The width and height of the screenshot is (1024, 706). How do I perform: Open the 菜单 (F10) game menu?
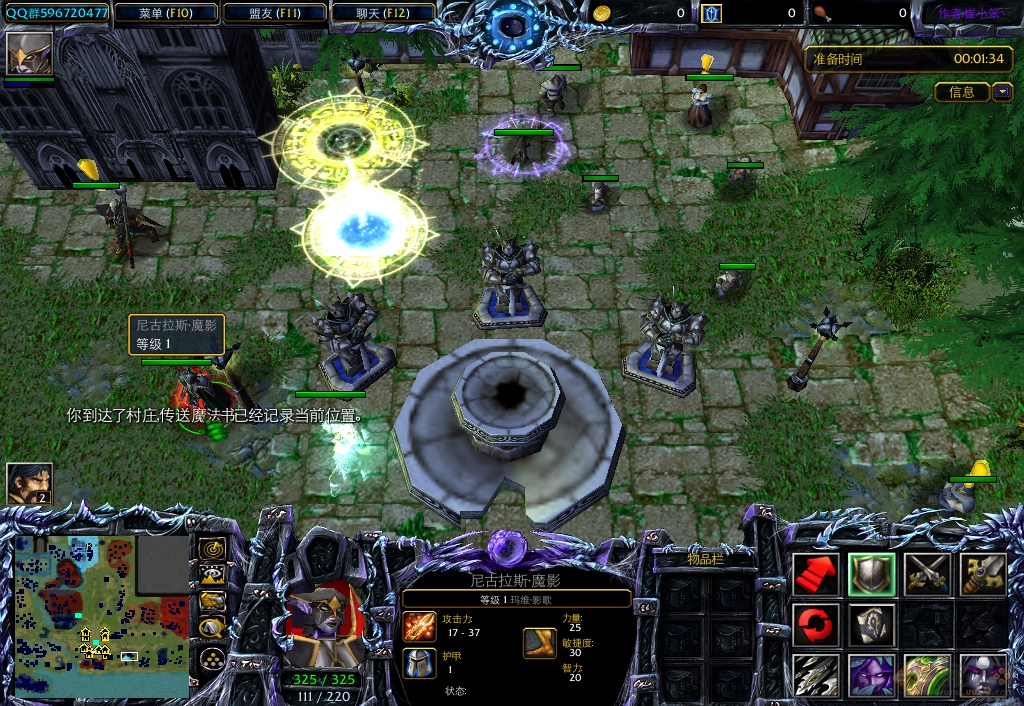coord(166,13)
